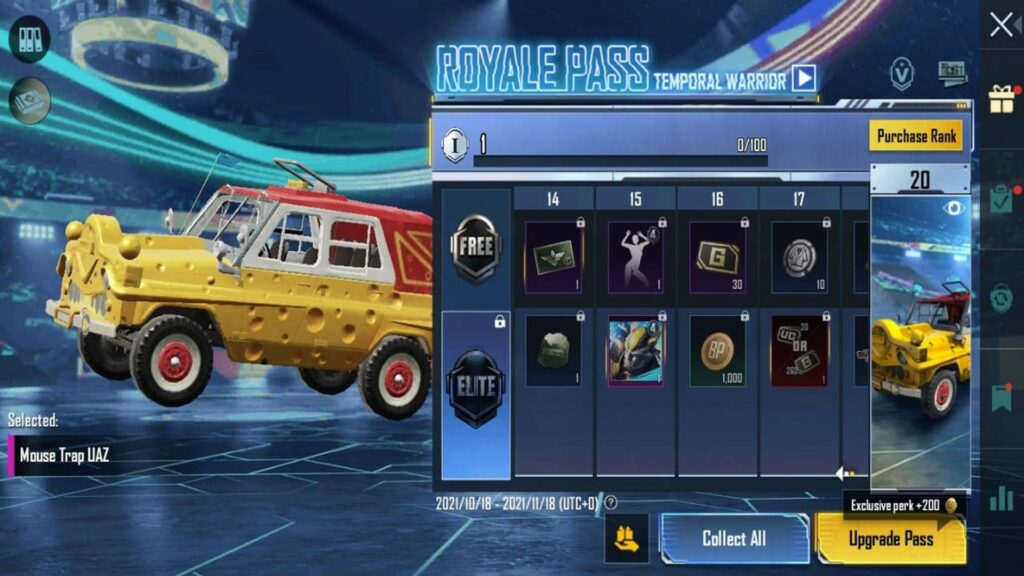
Task: Close the Royale Pass screen
Action: click(1001, 26)
